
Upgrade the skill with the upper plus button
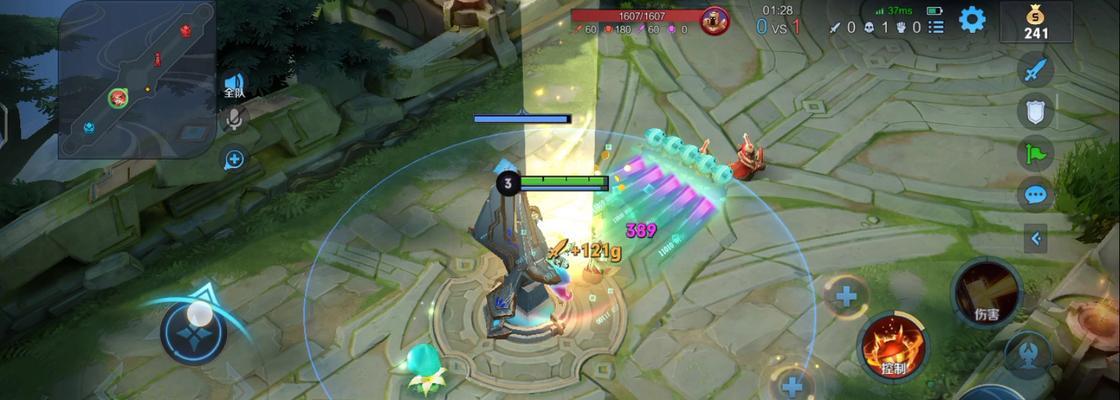tap(846, 296)
